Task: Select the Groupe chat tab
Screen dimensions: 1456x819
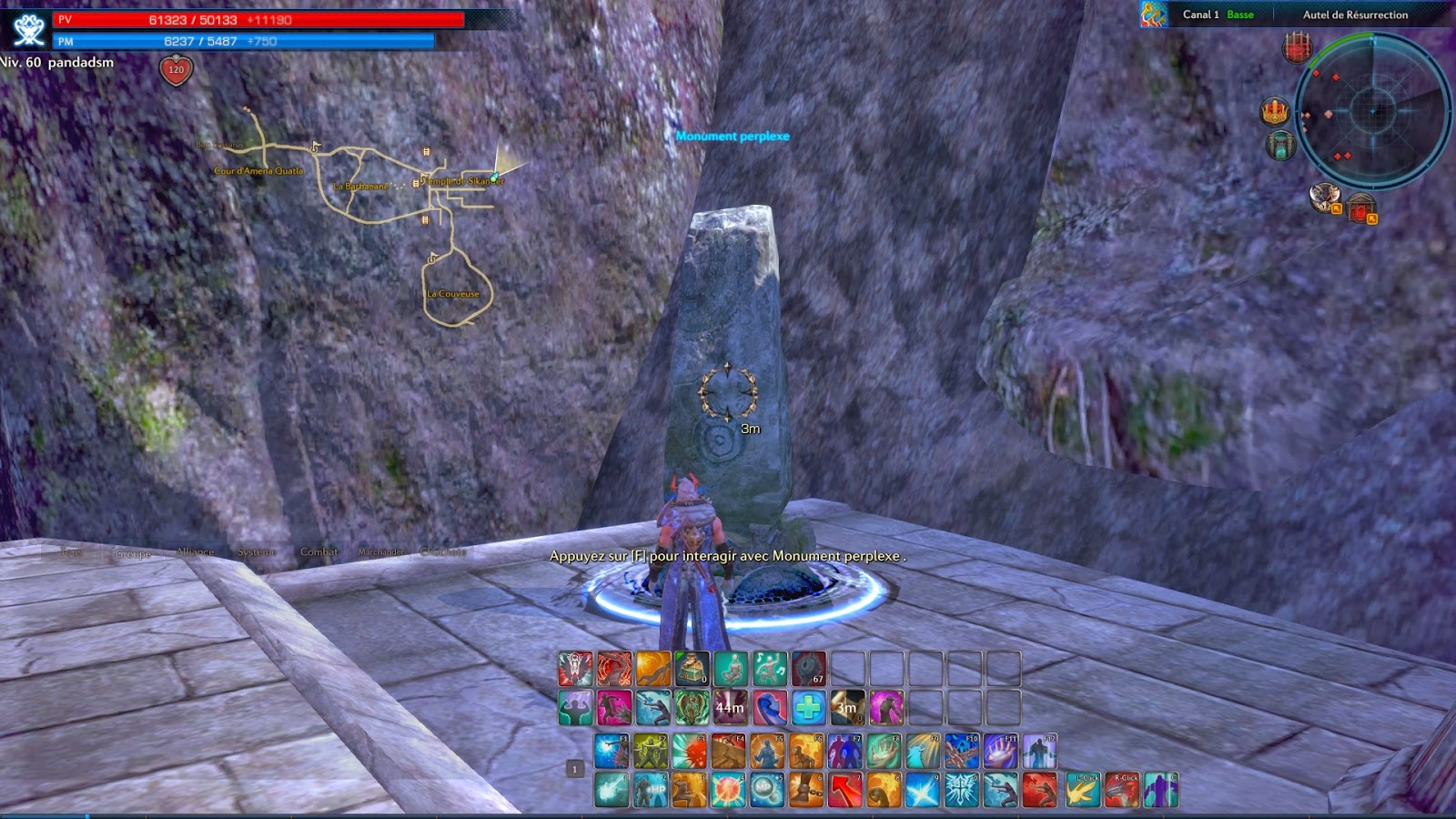Action: [132, 551]
